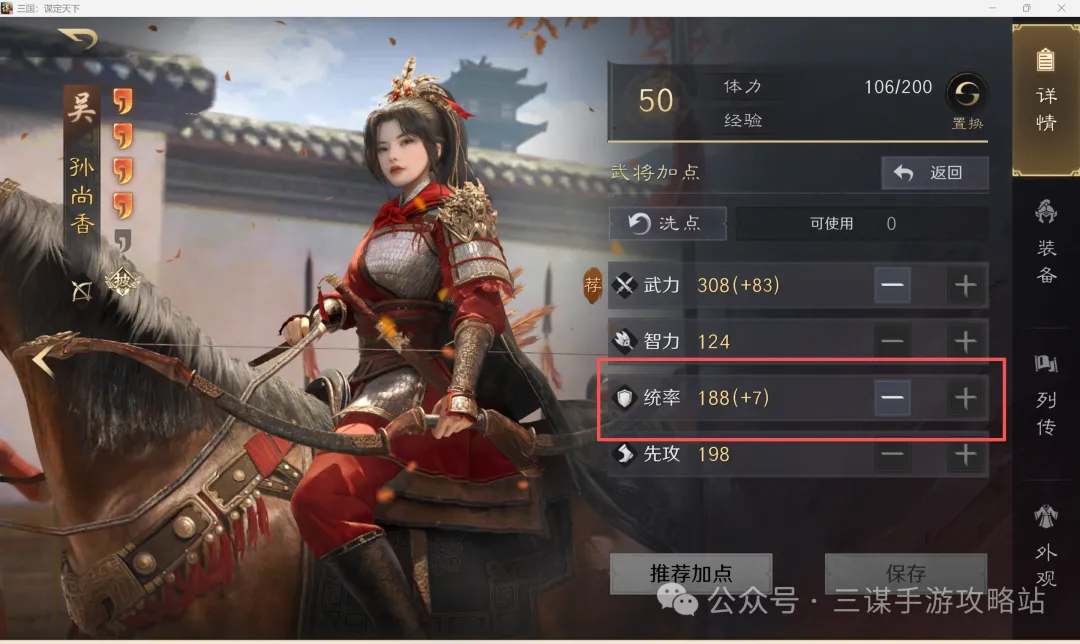Increase 统率 with its plus button

[965, 398]
